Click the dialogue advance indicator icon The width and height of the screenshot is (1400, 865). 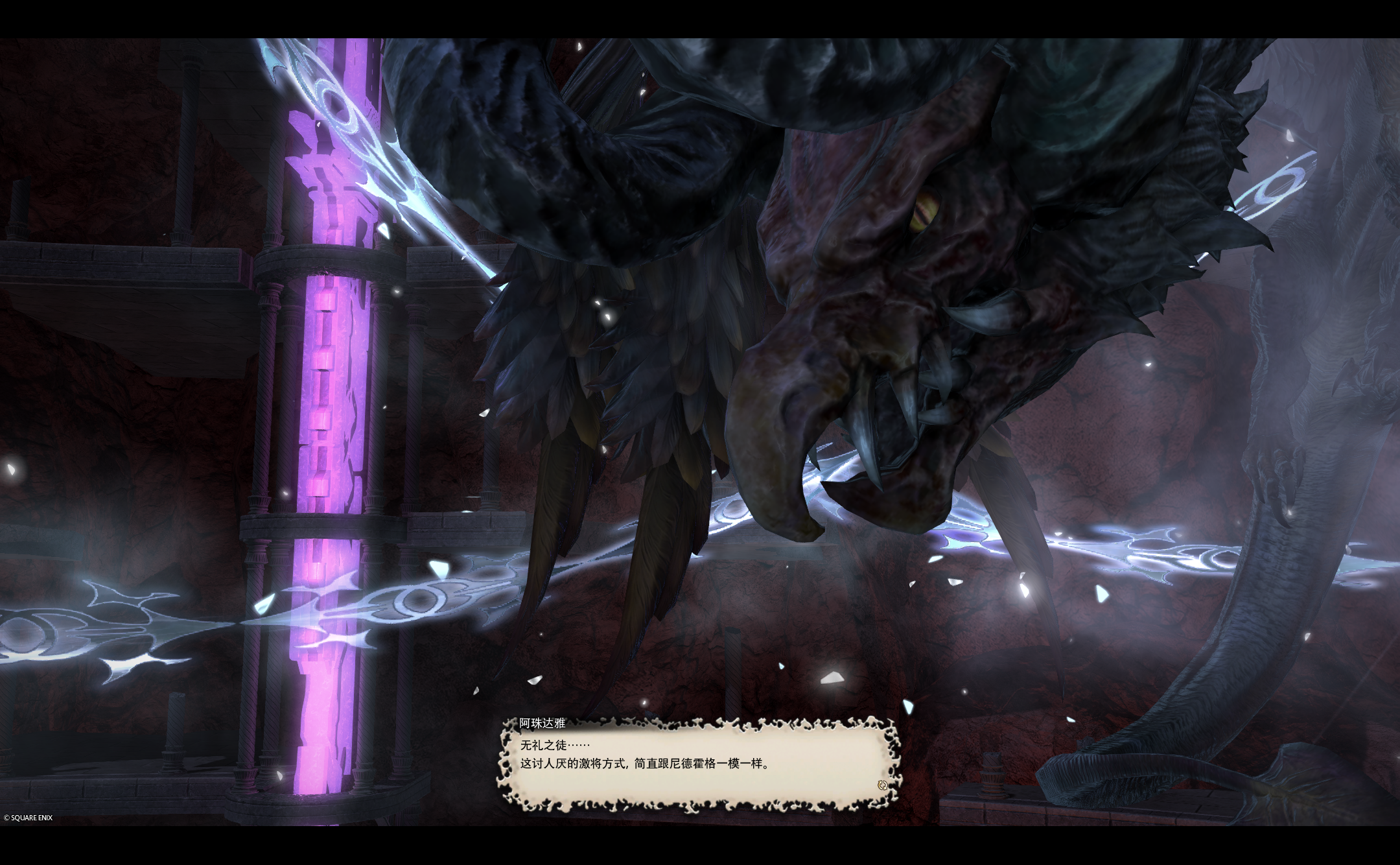point(881,785)
